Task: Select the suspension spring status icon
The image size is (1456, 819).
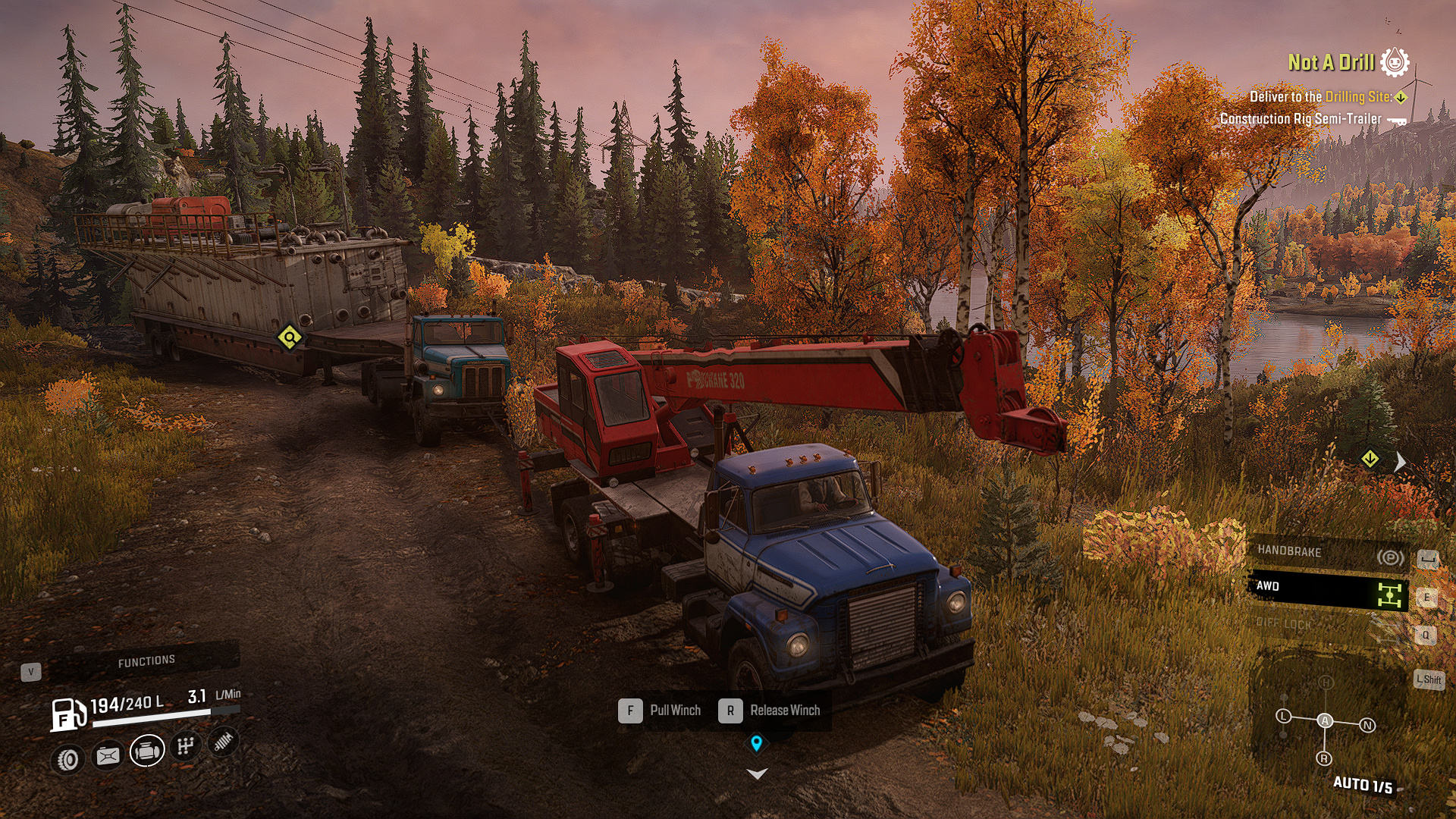Action: [223, 742]
